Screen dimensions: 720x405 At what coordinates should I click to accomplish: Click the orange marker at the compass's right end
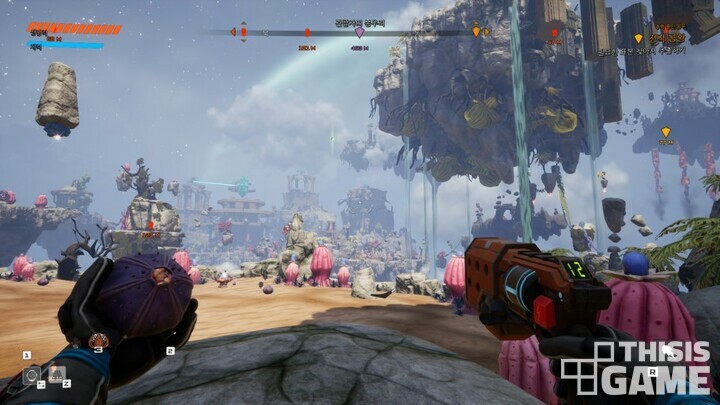(476, 32)
